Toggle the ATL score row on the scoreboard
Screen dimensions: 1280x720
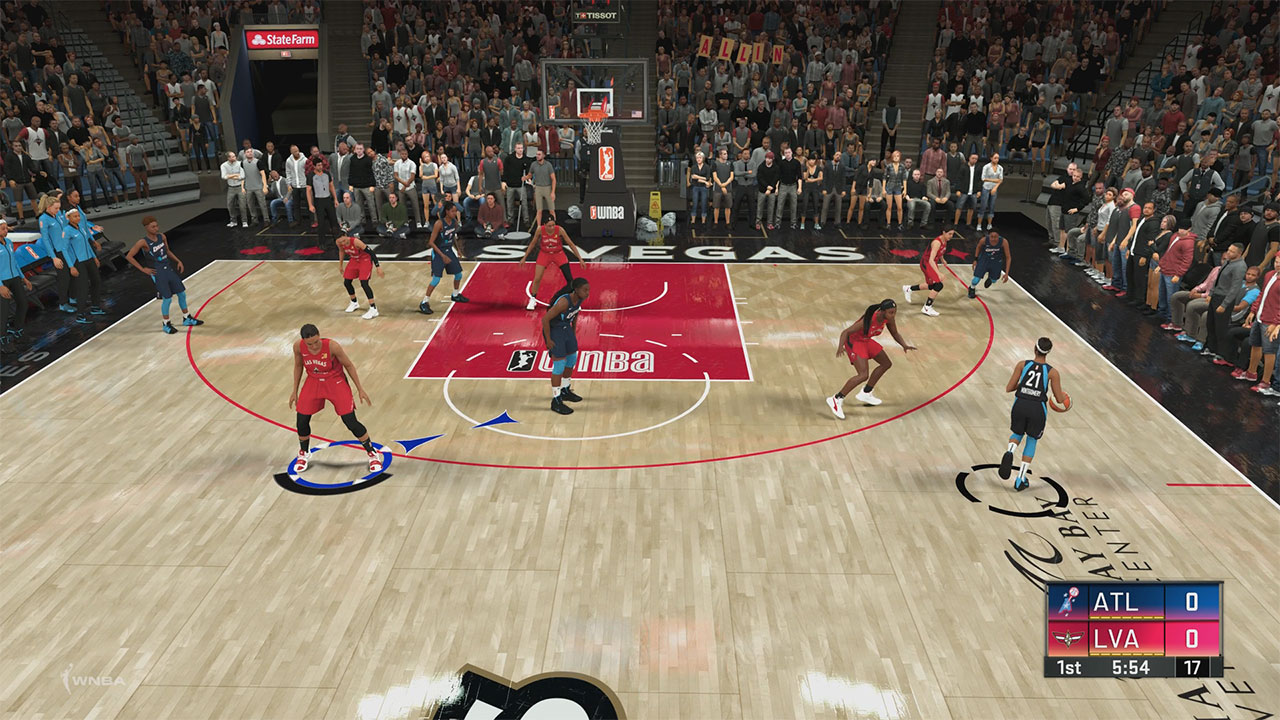click(1115, 601)
